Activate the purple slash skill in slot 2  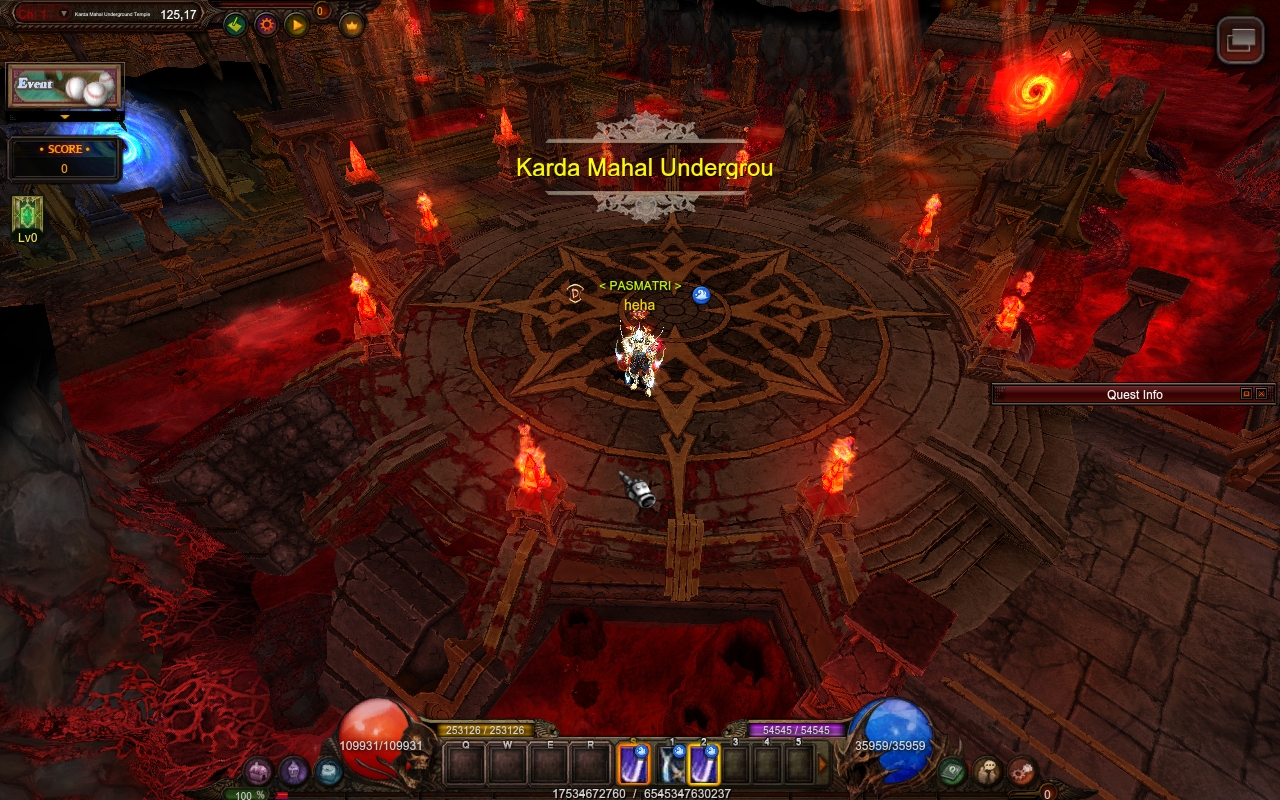[x=703, y=765]
